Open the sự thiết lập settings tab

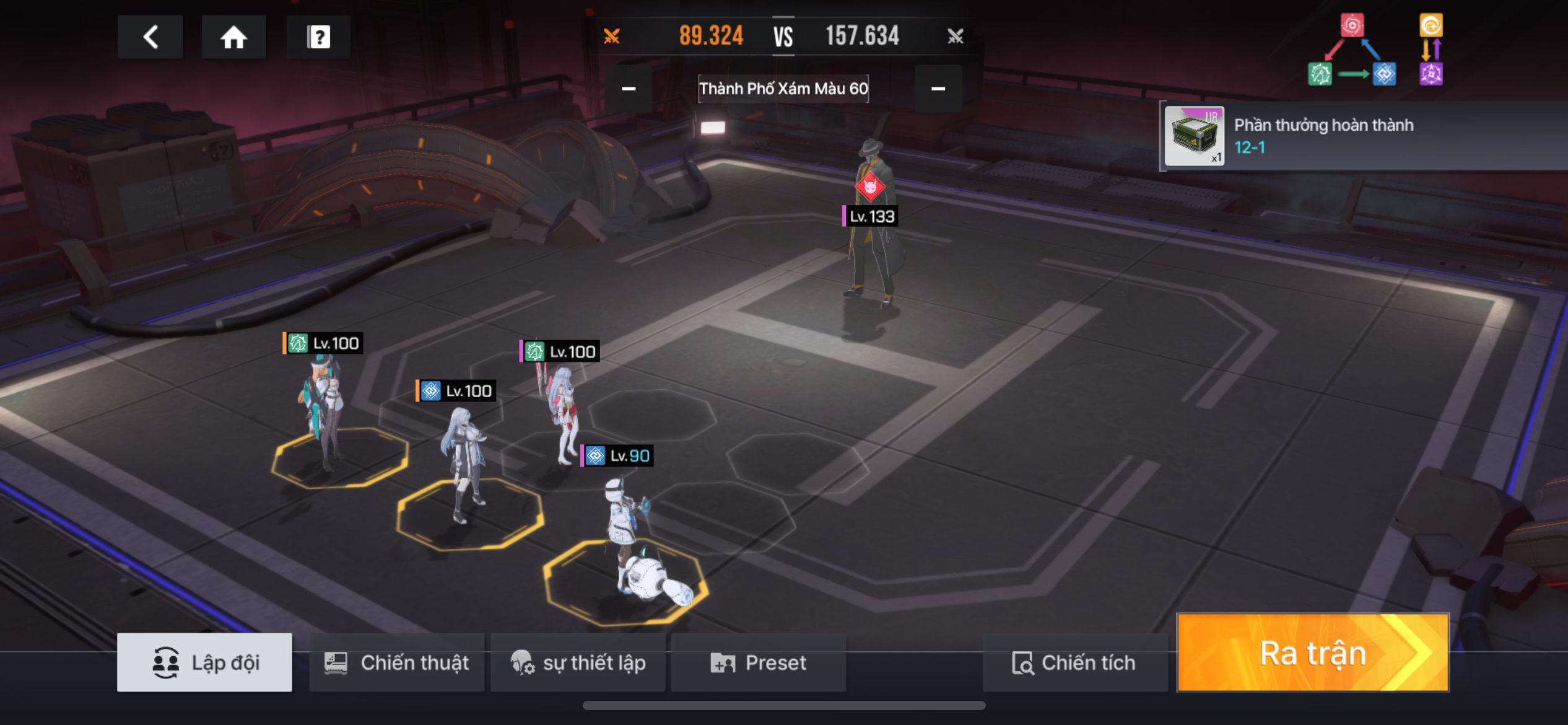[578, 662]
